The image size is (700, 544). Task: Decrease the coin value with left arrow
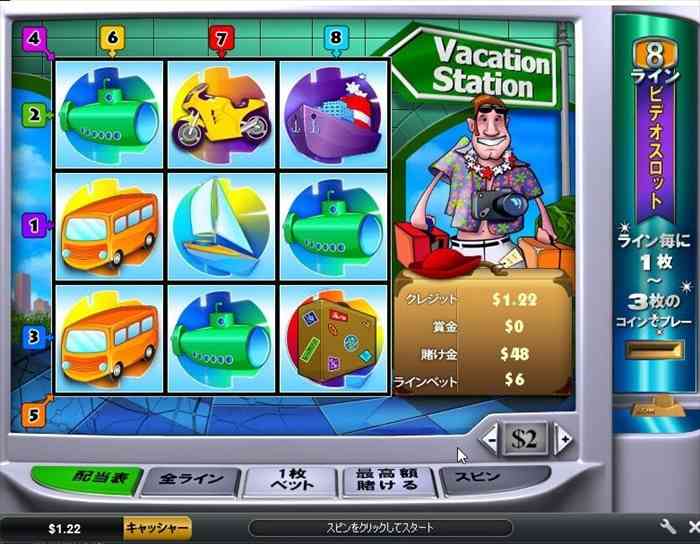[x=489, y=438]
